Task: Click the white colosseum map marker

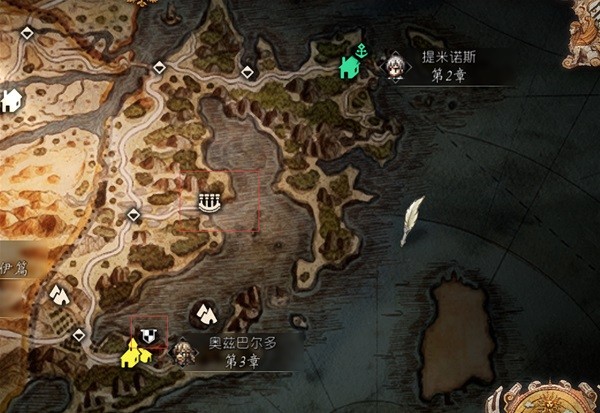Action: tap(209, 202)
